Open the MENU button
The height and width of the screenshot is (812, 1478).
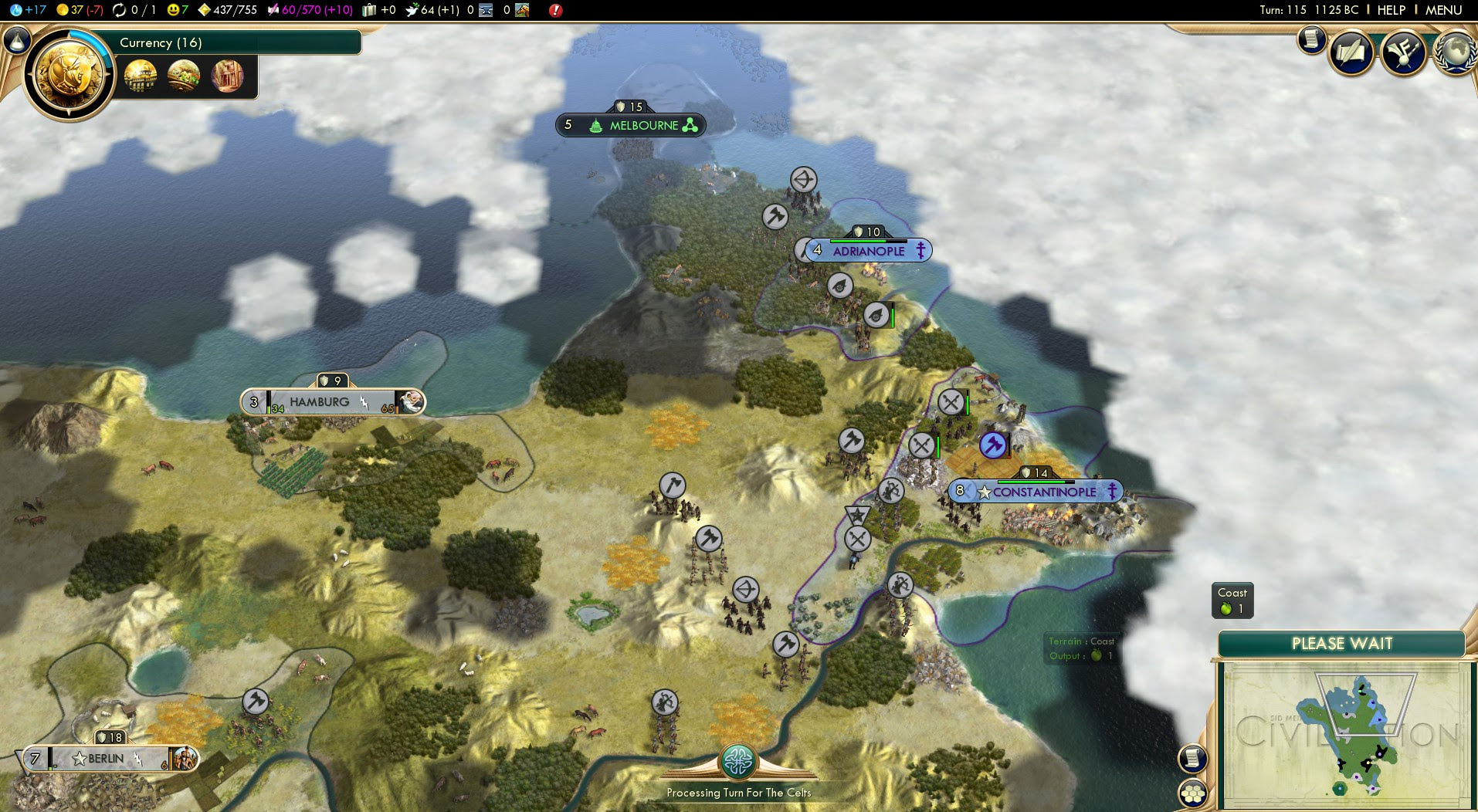pos(1443,10)
